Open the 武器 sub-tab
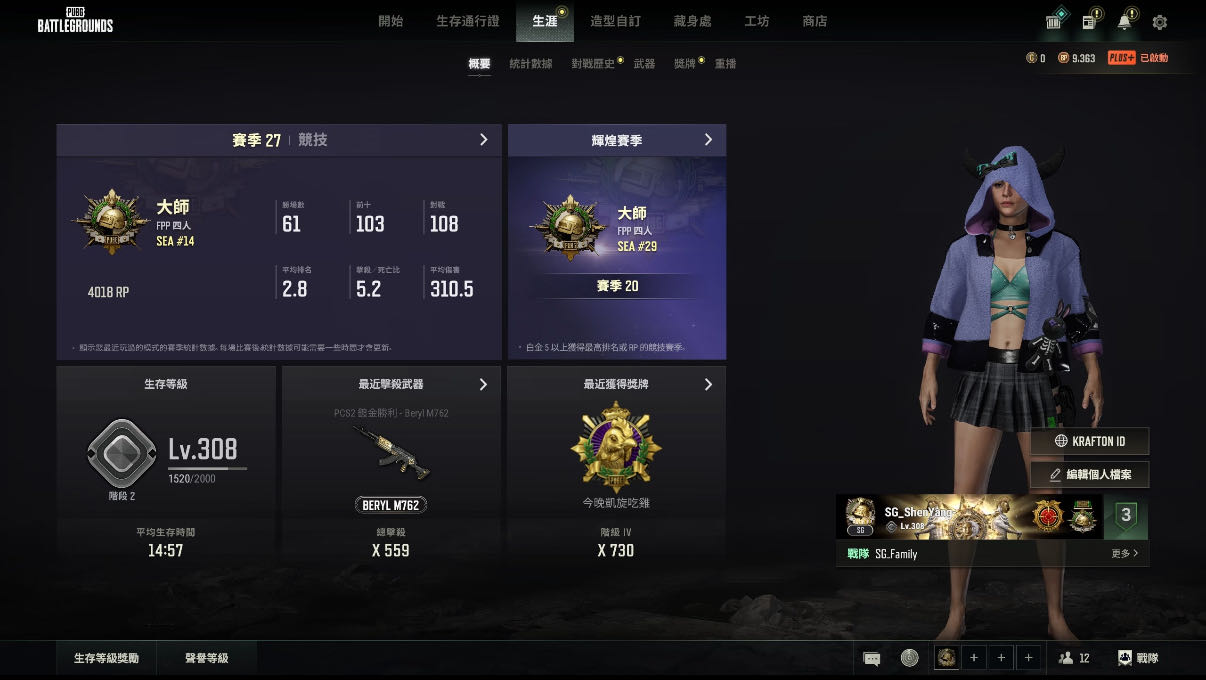This screenshot has width=1206, height=680. 644,64
